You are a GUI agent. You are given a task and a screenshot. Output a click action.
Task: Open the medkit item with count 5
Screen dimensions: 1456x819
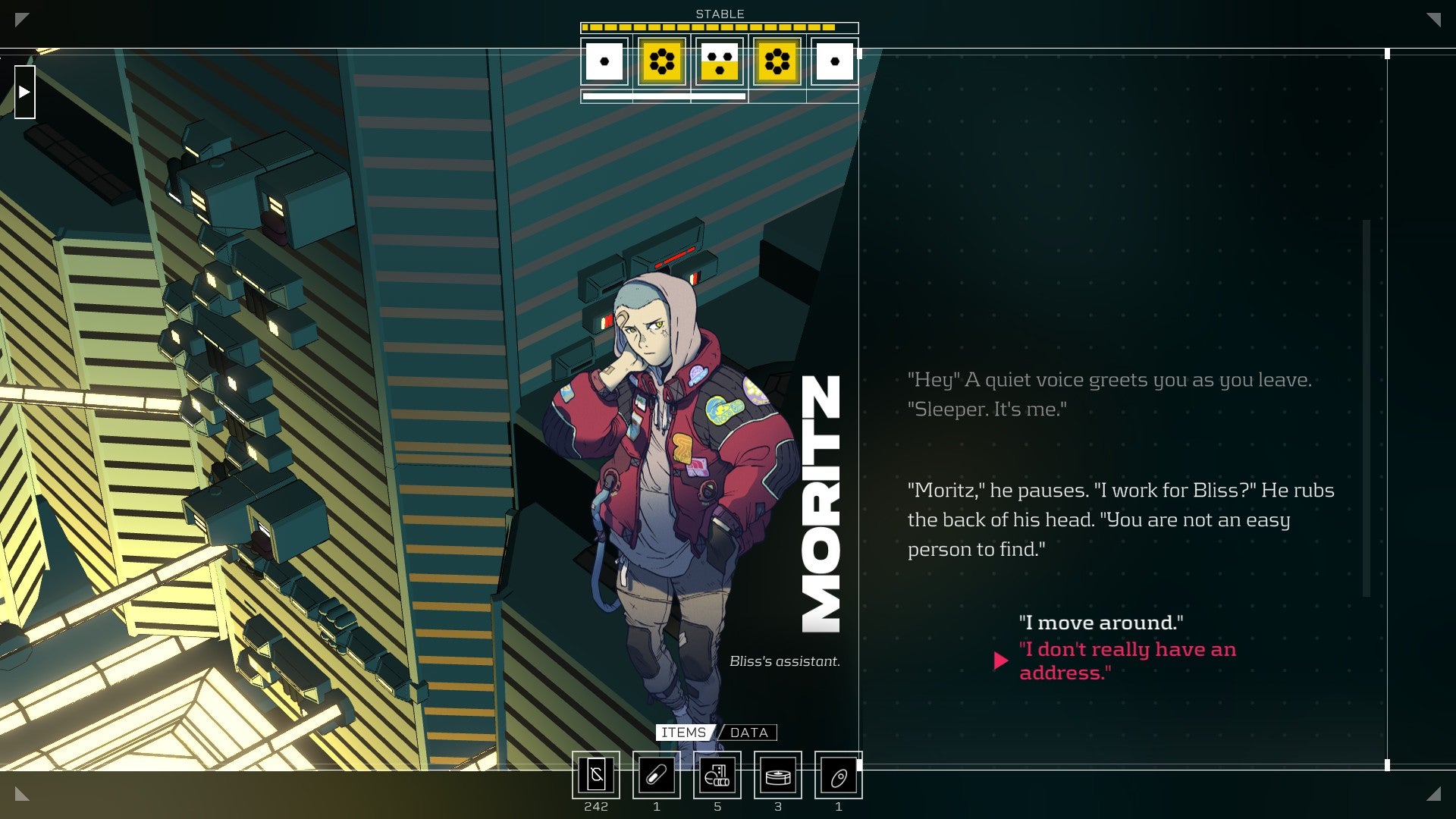717,776
